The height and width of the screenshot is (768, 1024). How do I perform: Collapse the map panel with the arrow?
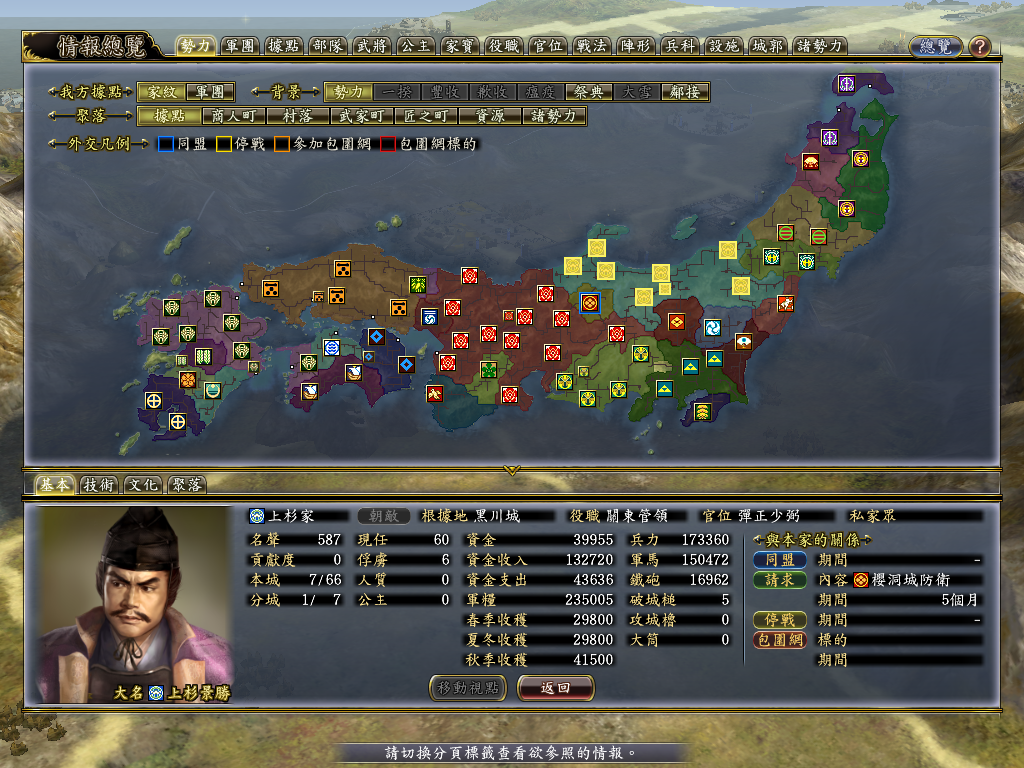click(x=512, y=469)
